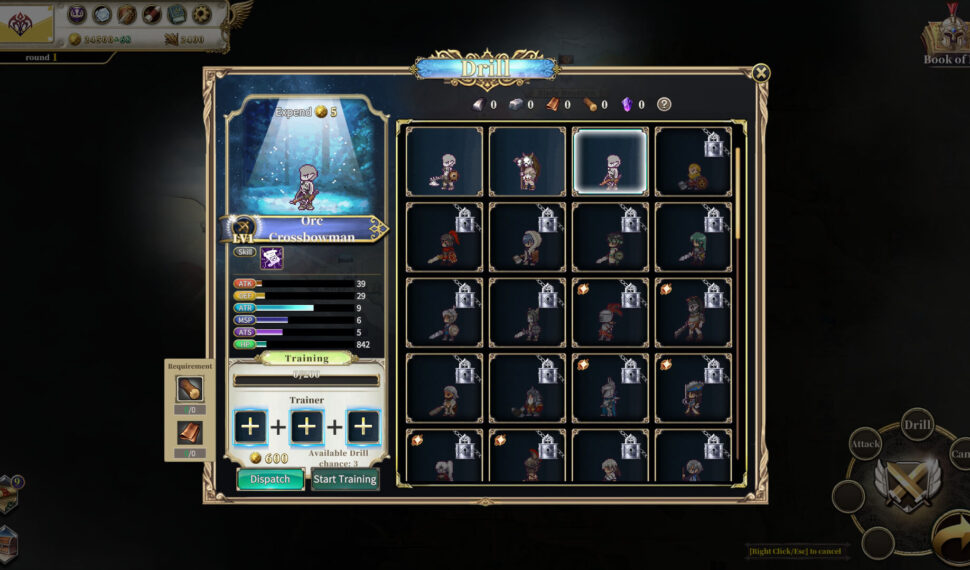
Task: Open the blue book icon in top bar
Action: [x=177, y=14]
